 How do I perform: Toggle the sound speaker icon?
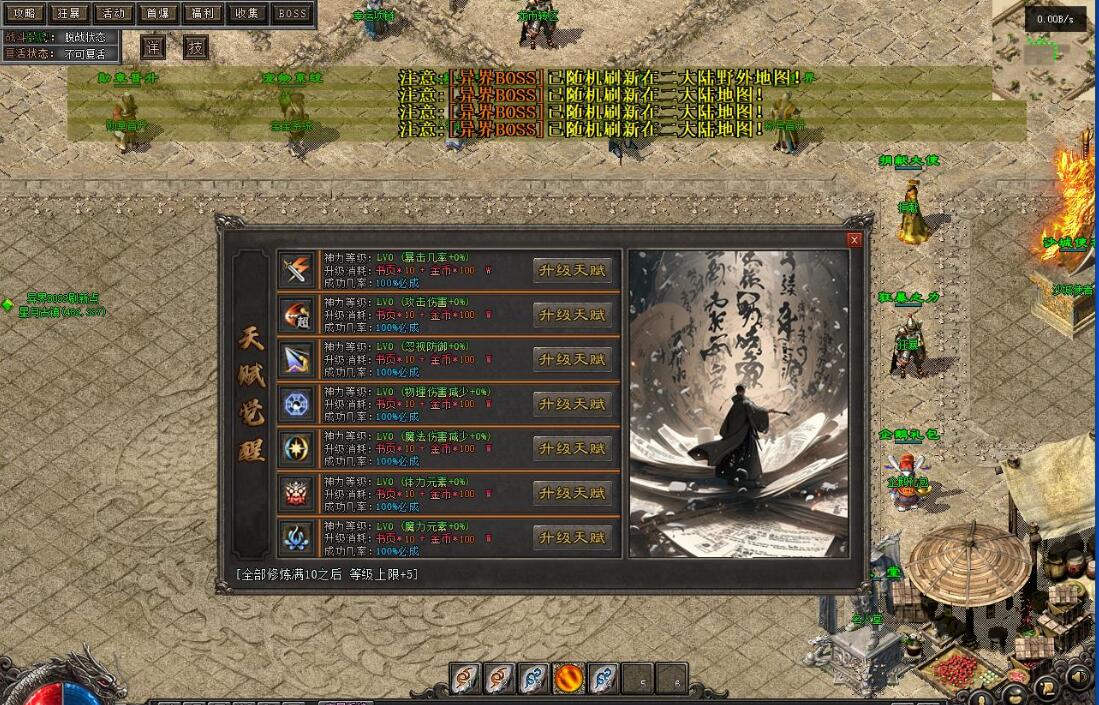[1078, 678]
